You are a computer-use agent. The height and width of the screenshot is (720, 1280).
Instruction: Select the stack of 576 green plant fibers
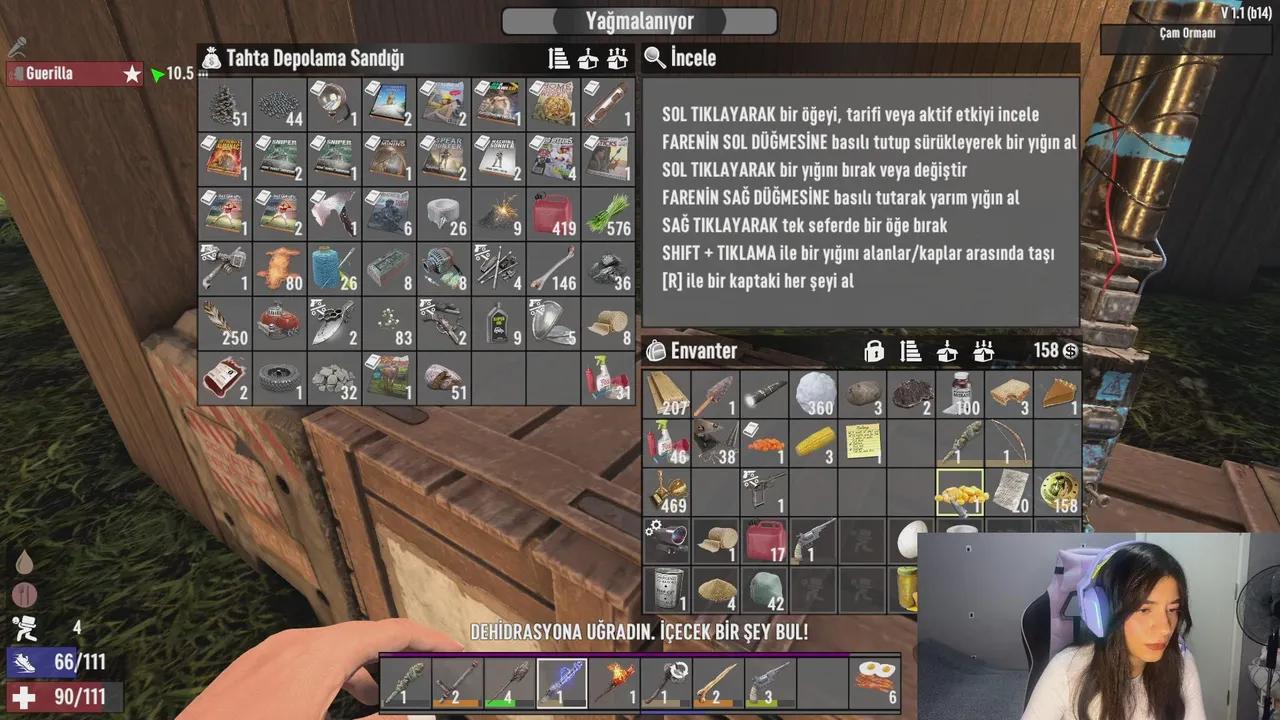coord(608,214)
